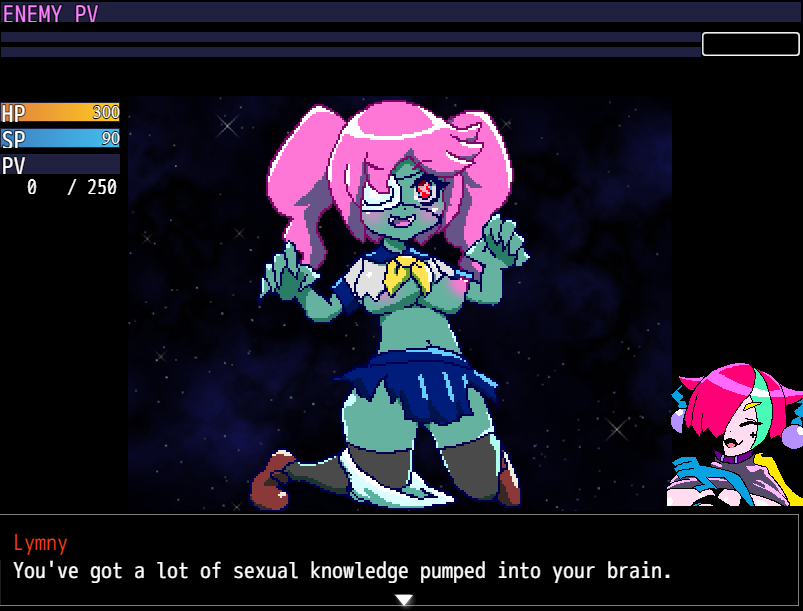
Task: Click the white dialogue continue arrow
Action: (403, 600)
